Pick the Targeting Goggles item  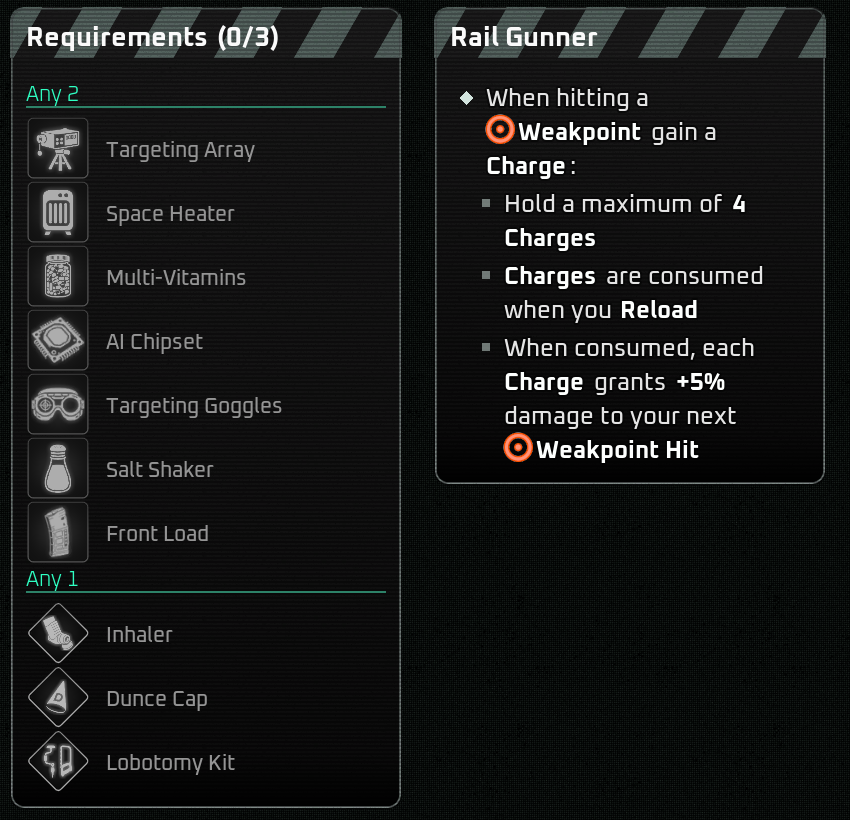[x=193, y=406]
